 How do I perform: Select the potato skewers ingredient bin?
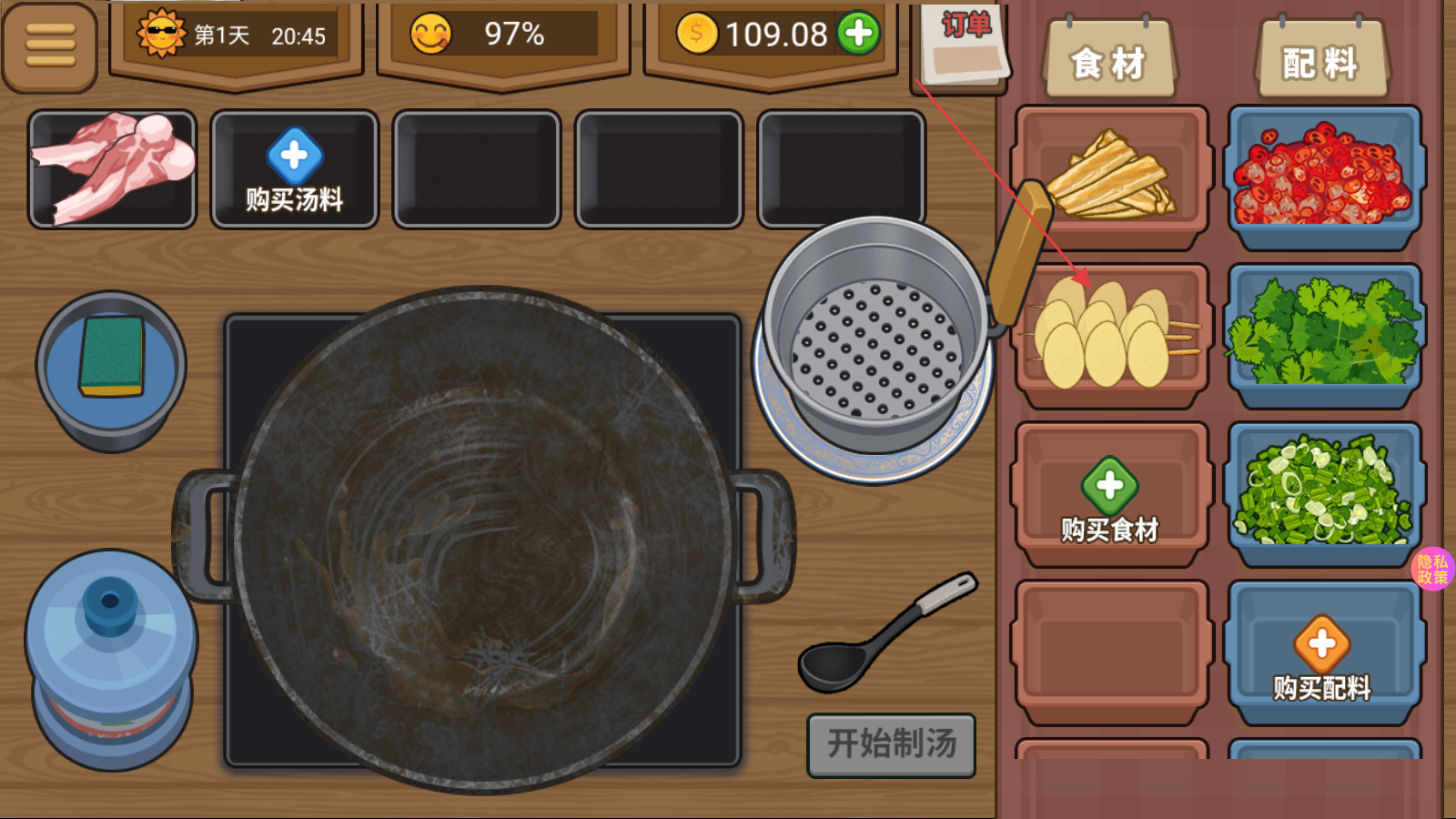[x=1110, y=335]
